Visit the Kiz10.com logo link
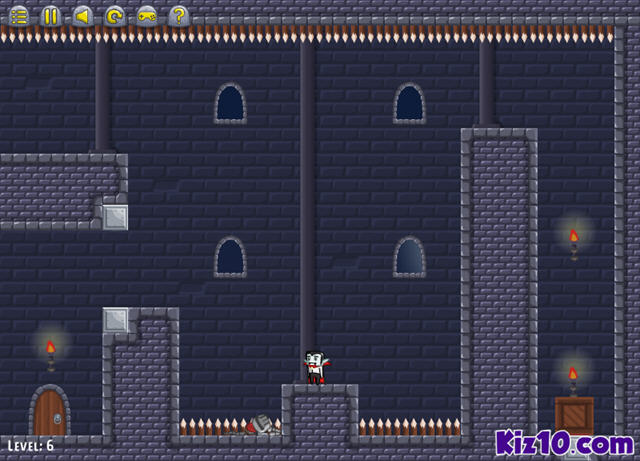This screenshot has height=461, width=640. [x=564, y=441]
